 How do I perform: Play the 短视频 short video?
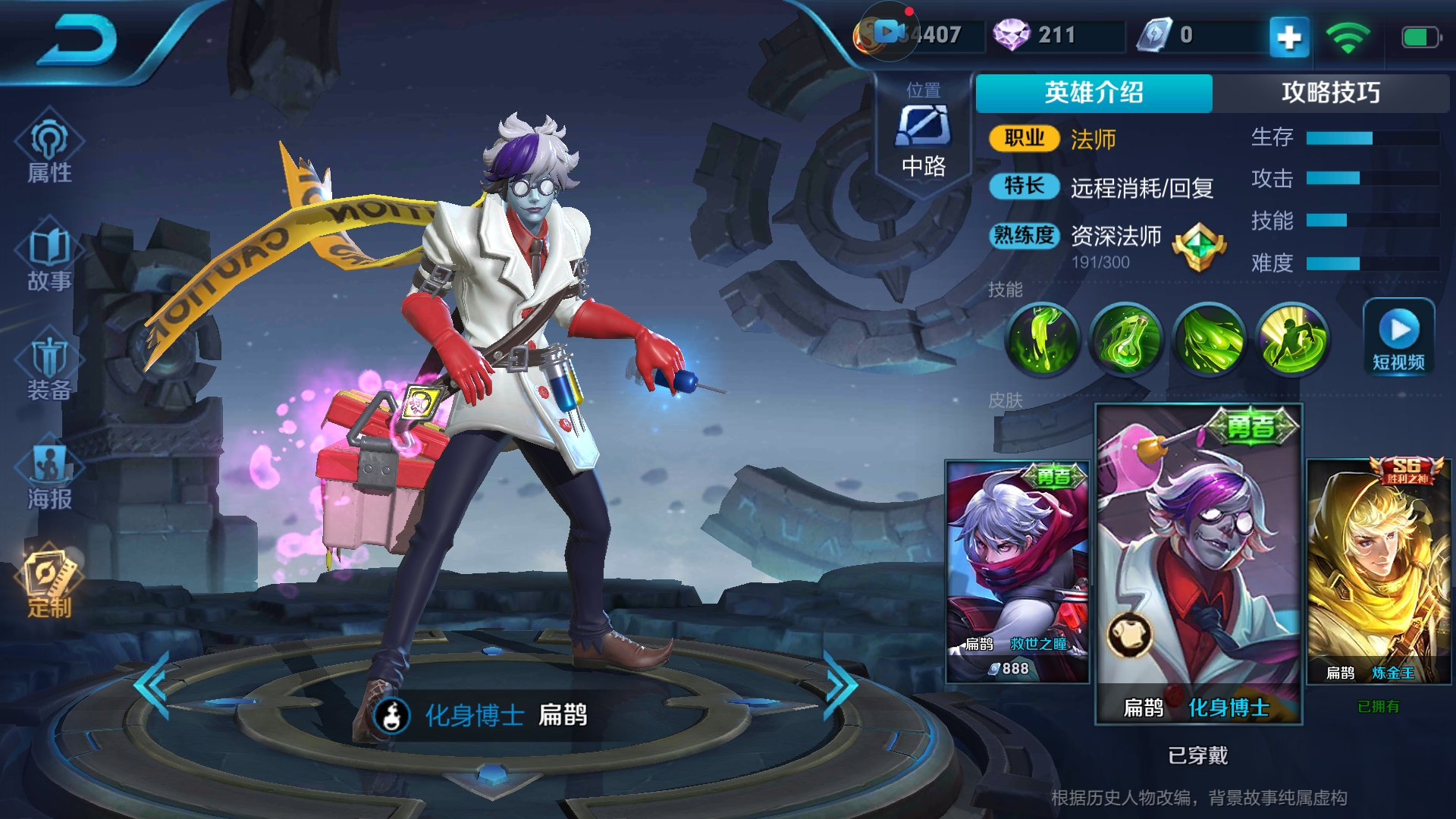tap(1398, 337)
